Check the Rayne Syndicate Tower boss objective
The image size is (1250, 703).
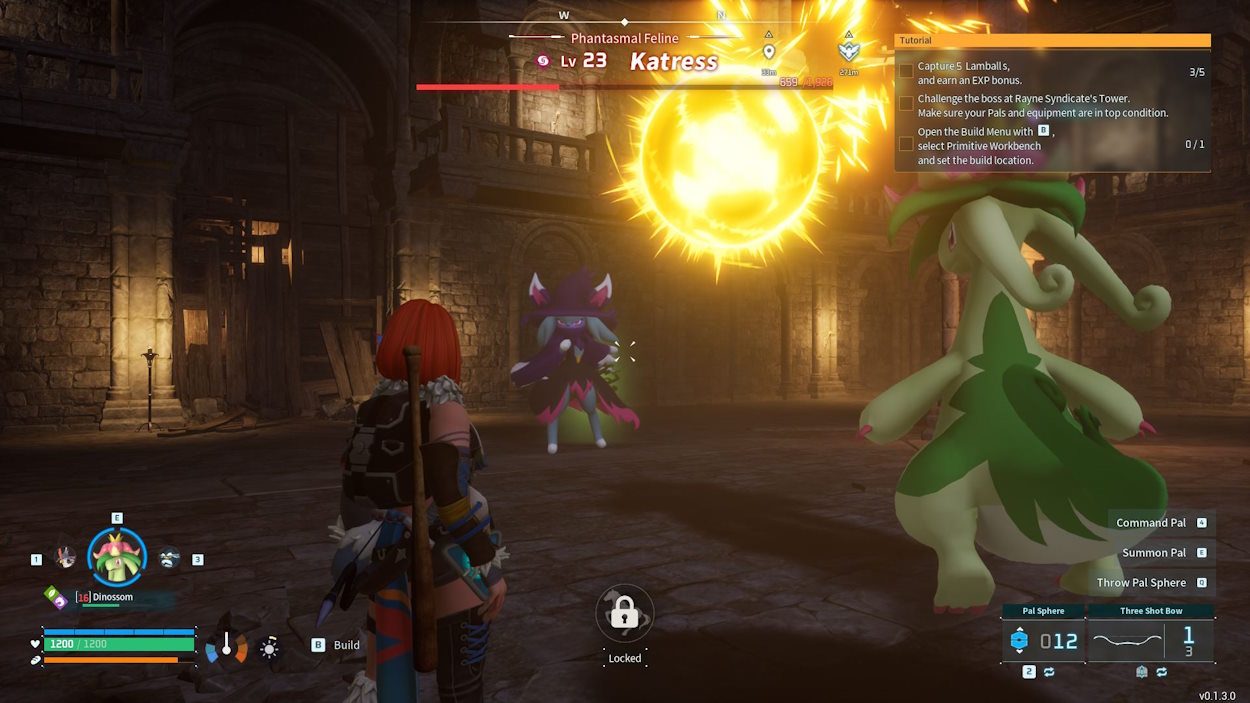point(906,103)
